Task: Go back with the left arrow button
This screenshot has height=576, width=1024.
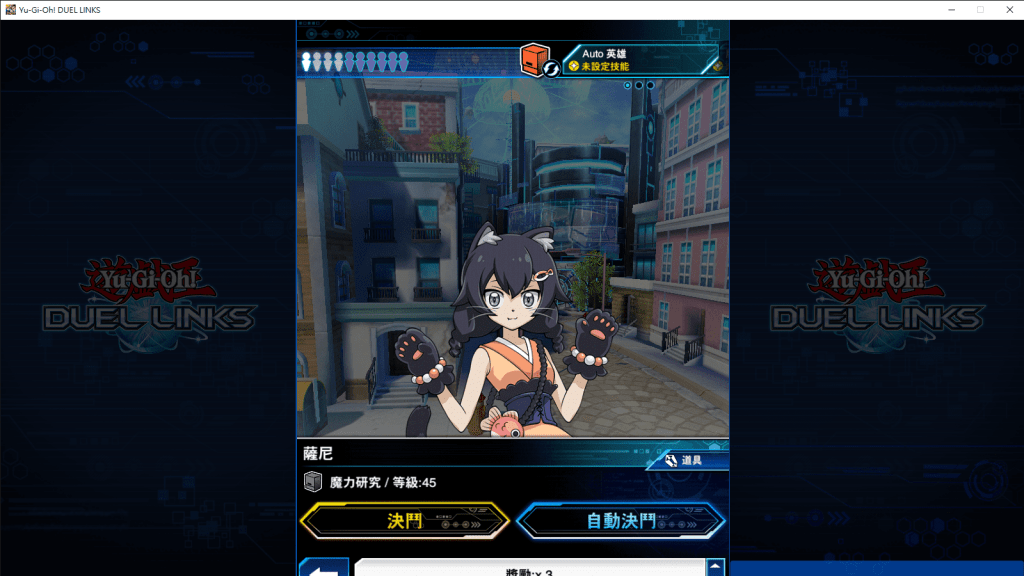Action: point(323,569)
